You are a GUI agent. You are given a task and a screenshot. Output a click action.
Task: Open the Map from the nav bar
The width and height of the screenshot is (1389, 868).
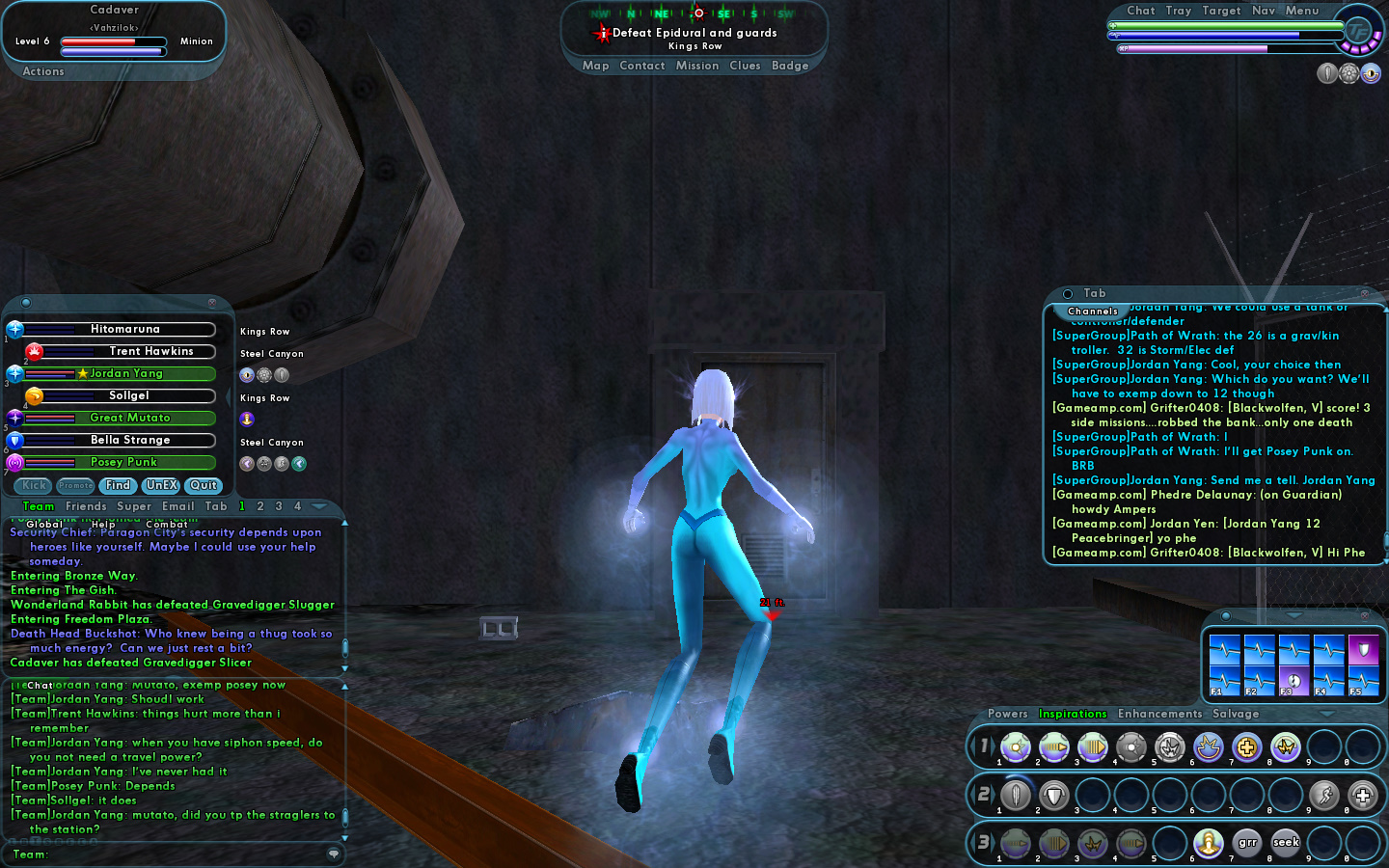[595, 66]
